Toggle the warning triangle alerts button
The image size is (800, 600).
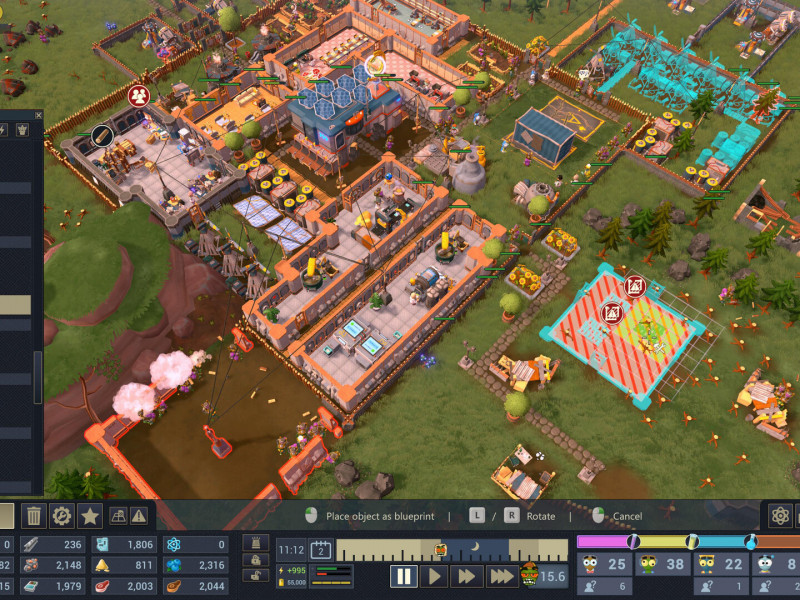pyautogui.click(x=139, y=516)
